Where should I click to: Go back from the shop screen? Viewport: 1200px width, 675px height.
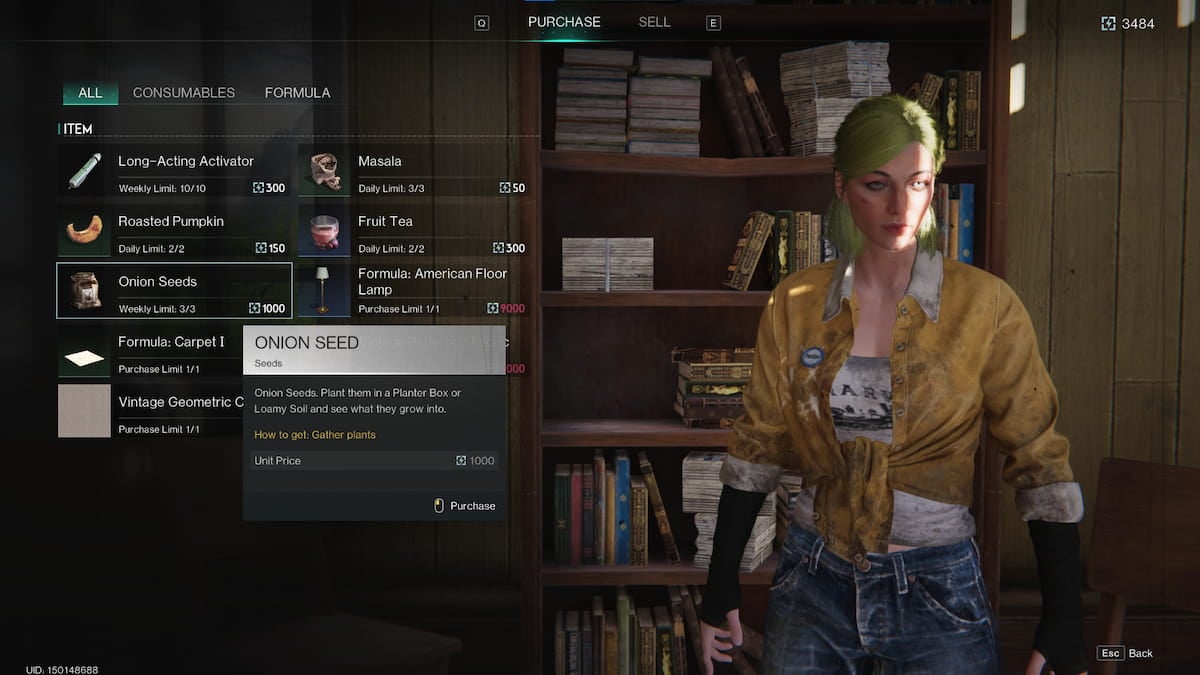click(1125, 653)
